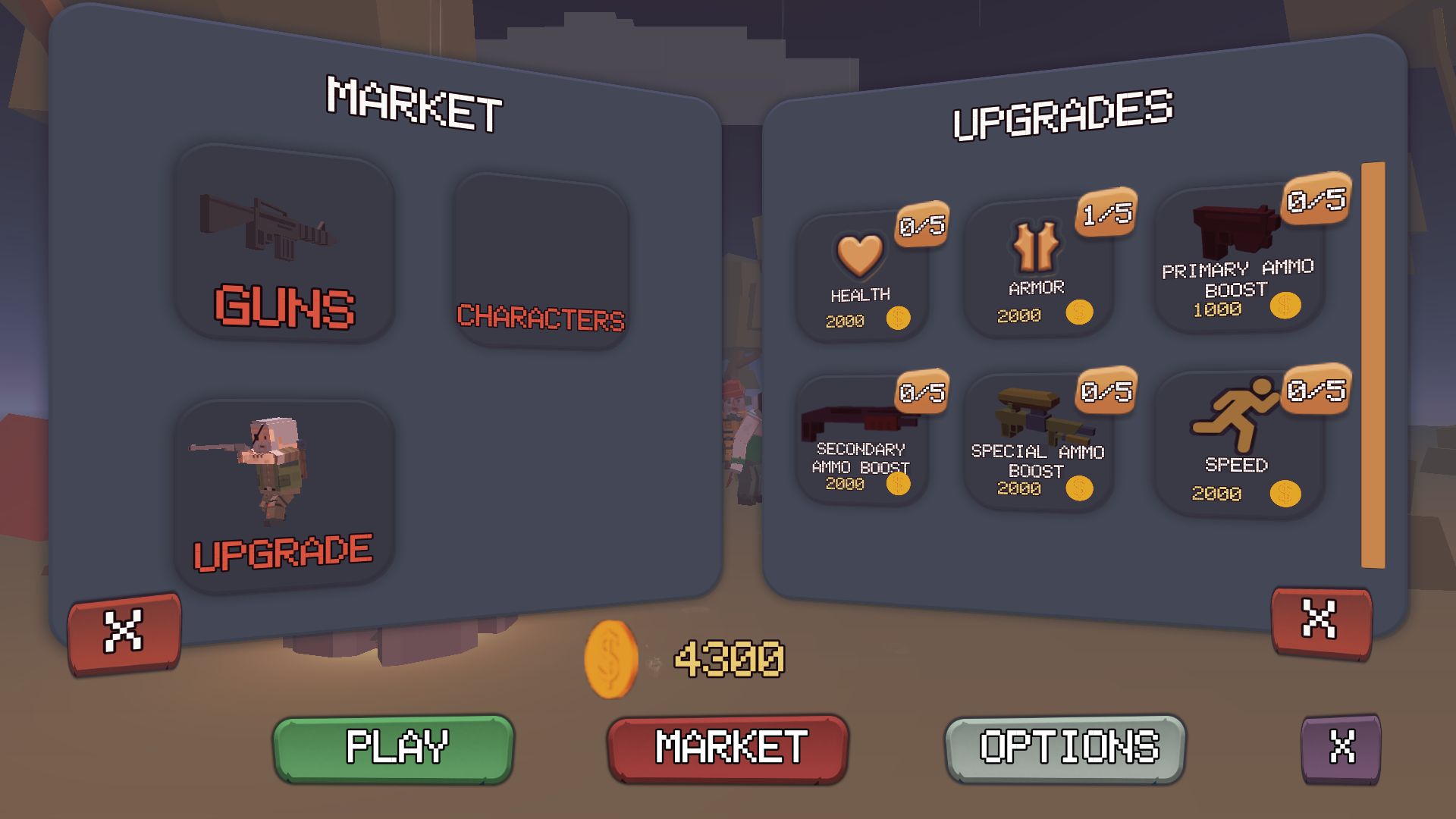Open the Options menu
Screen dimensions: 1456x819
pyautogui.click(x=1065, y=748)
